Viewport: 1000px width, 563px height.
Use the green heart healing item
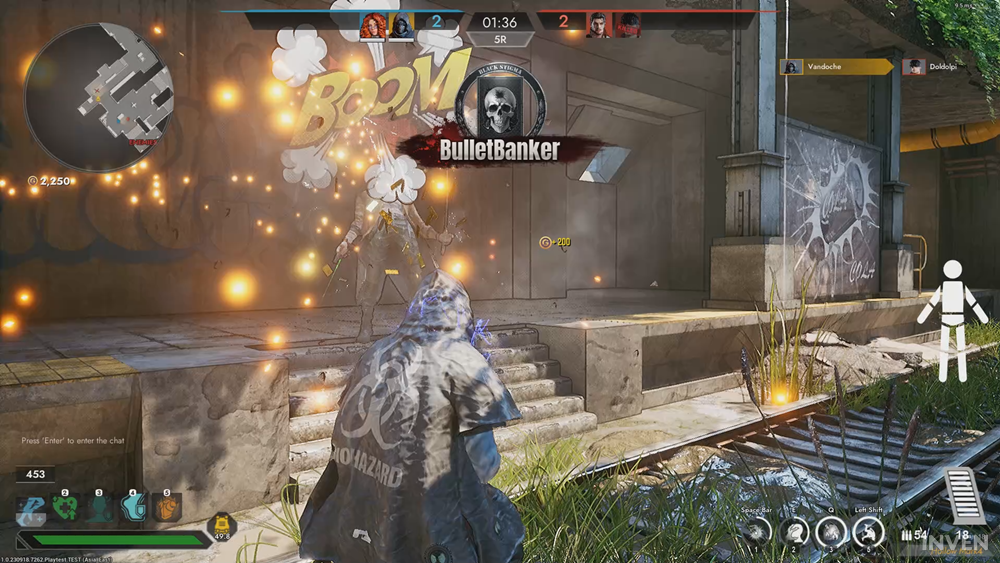66,508
